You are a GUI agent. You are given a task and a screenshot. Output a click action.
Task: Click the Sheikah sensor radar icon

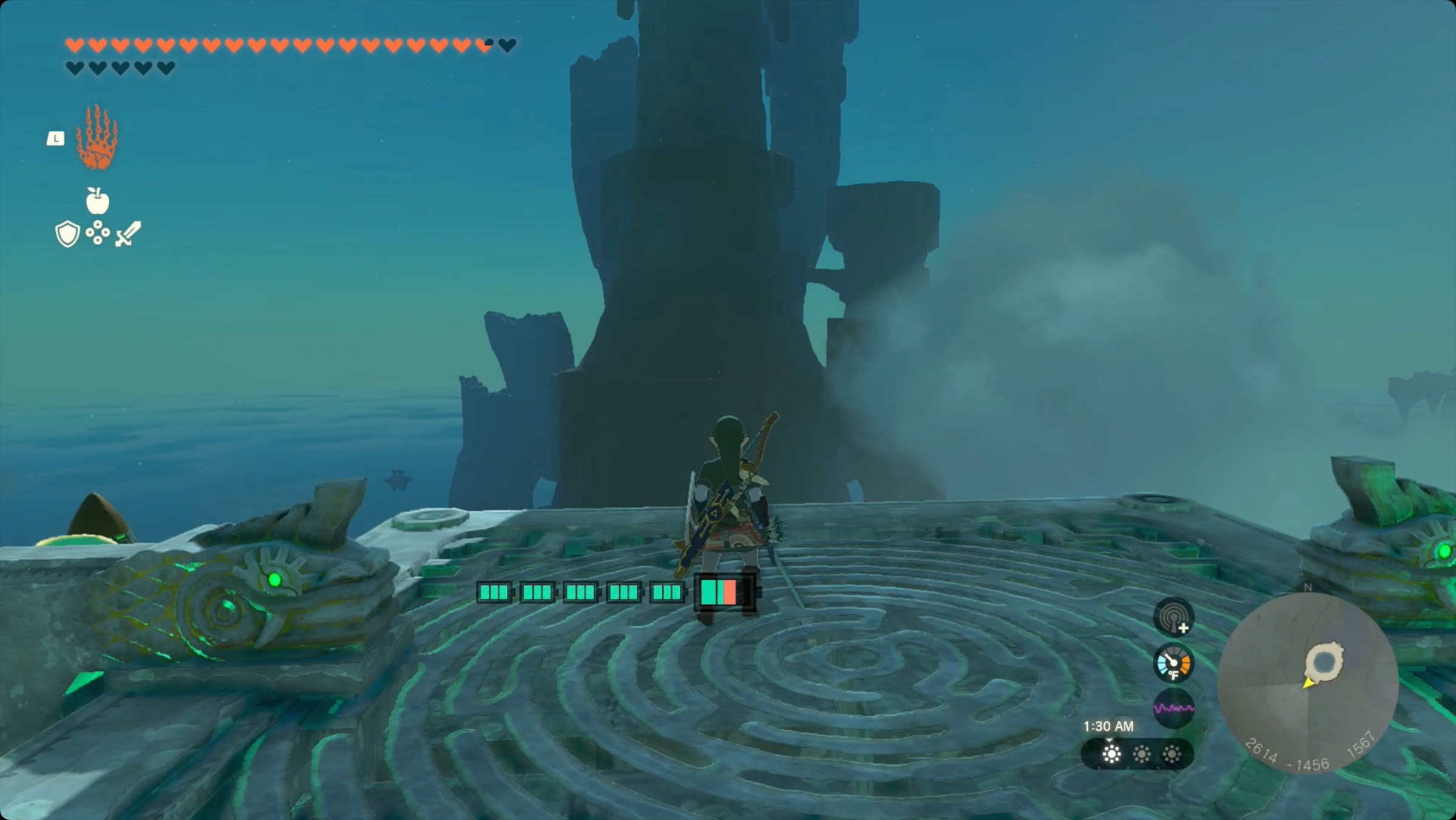click(1173, 617)
